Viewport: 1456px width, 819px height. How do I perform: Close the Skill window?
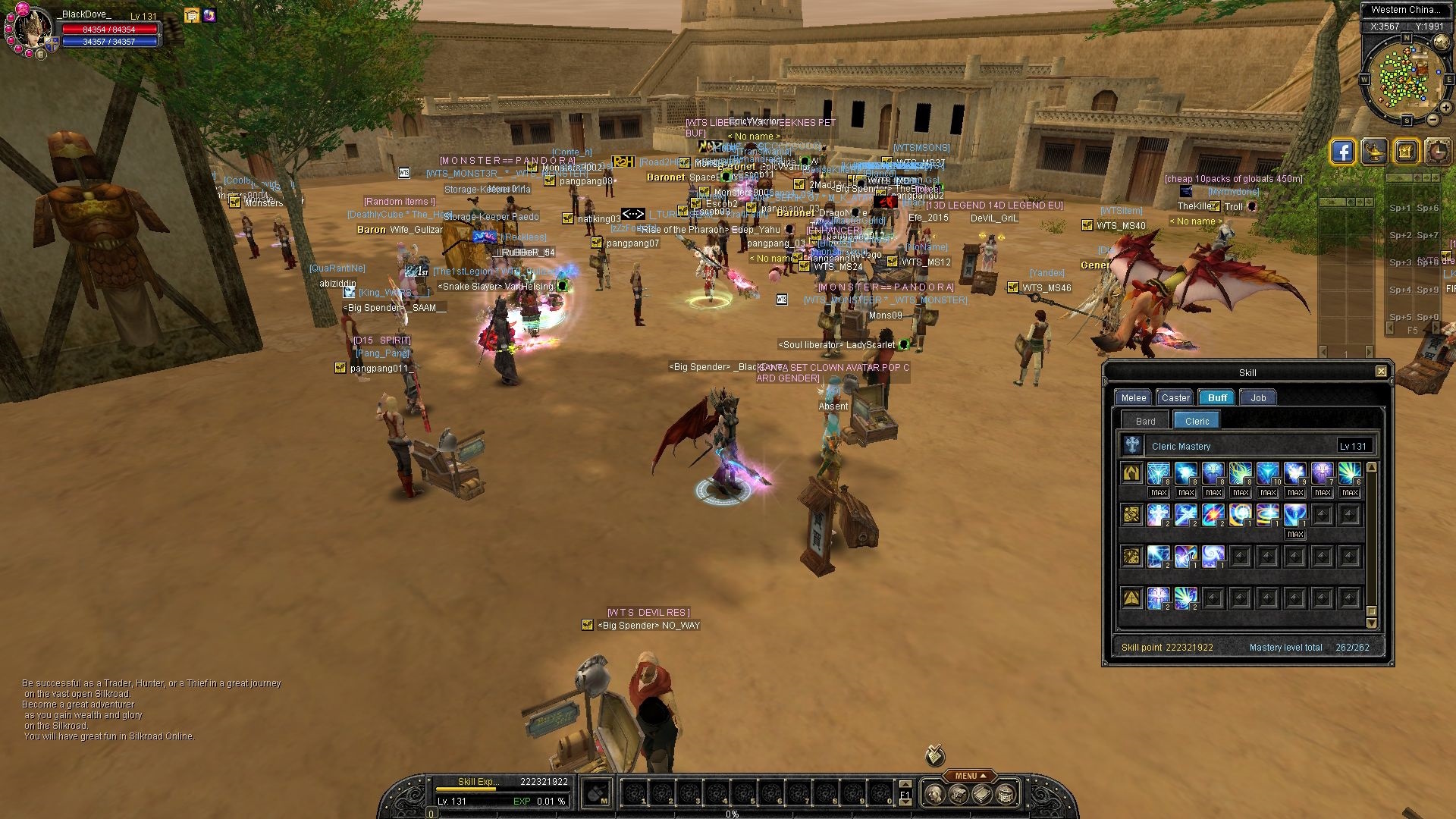coord(1381,371)
